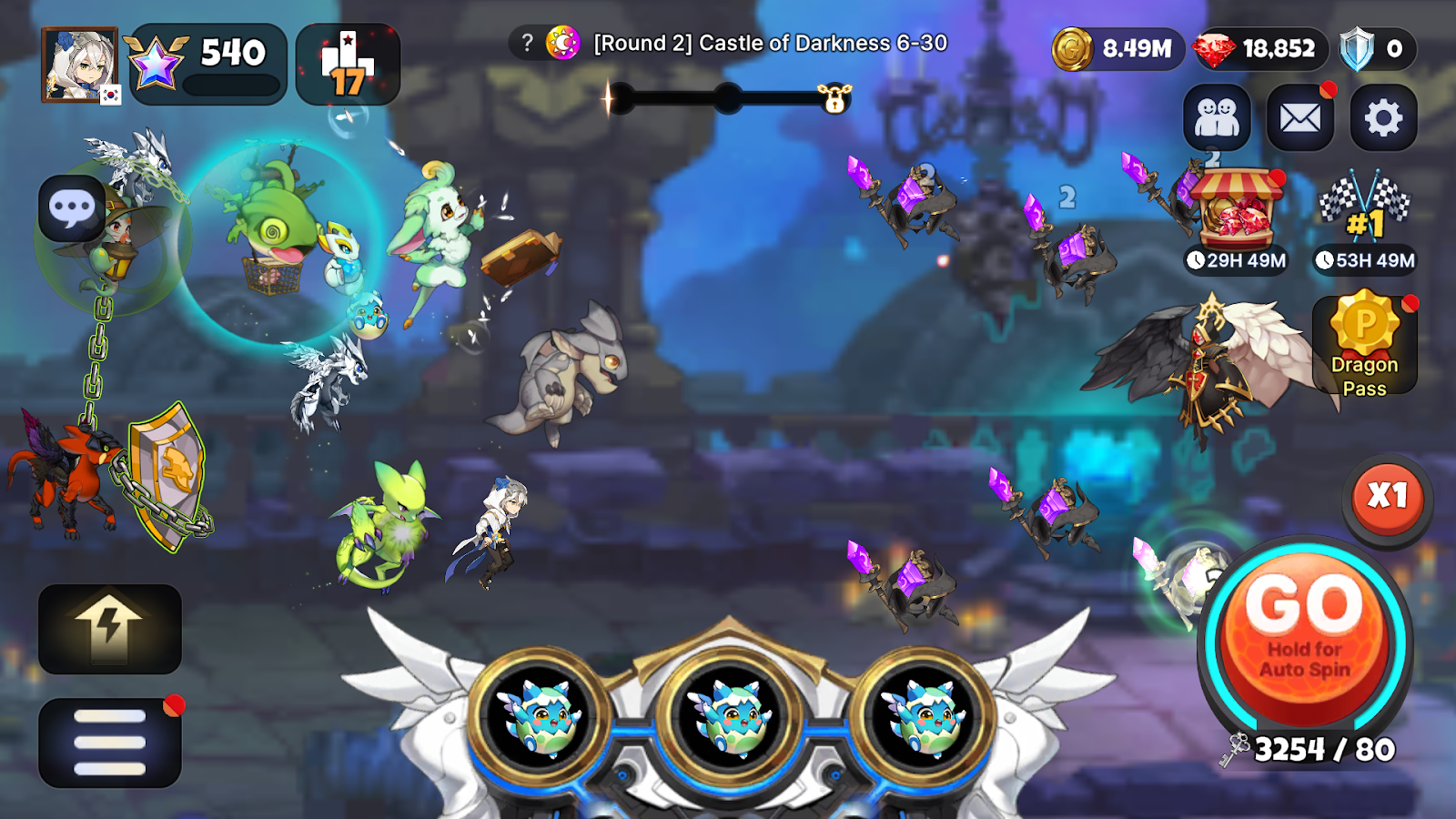The width and height of the screenshot is (1456, 819).
Task: Open the friends icon panel
Action: 1217,118
